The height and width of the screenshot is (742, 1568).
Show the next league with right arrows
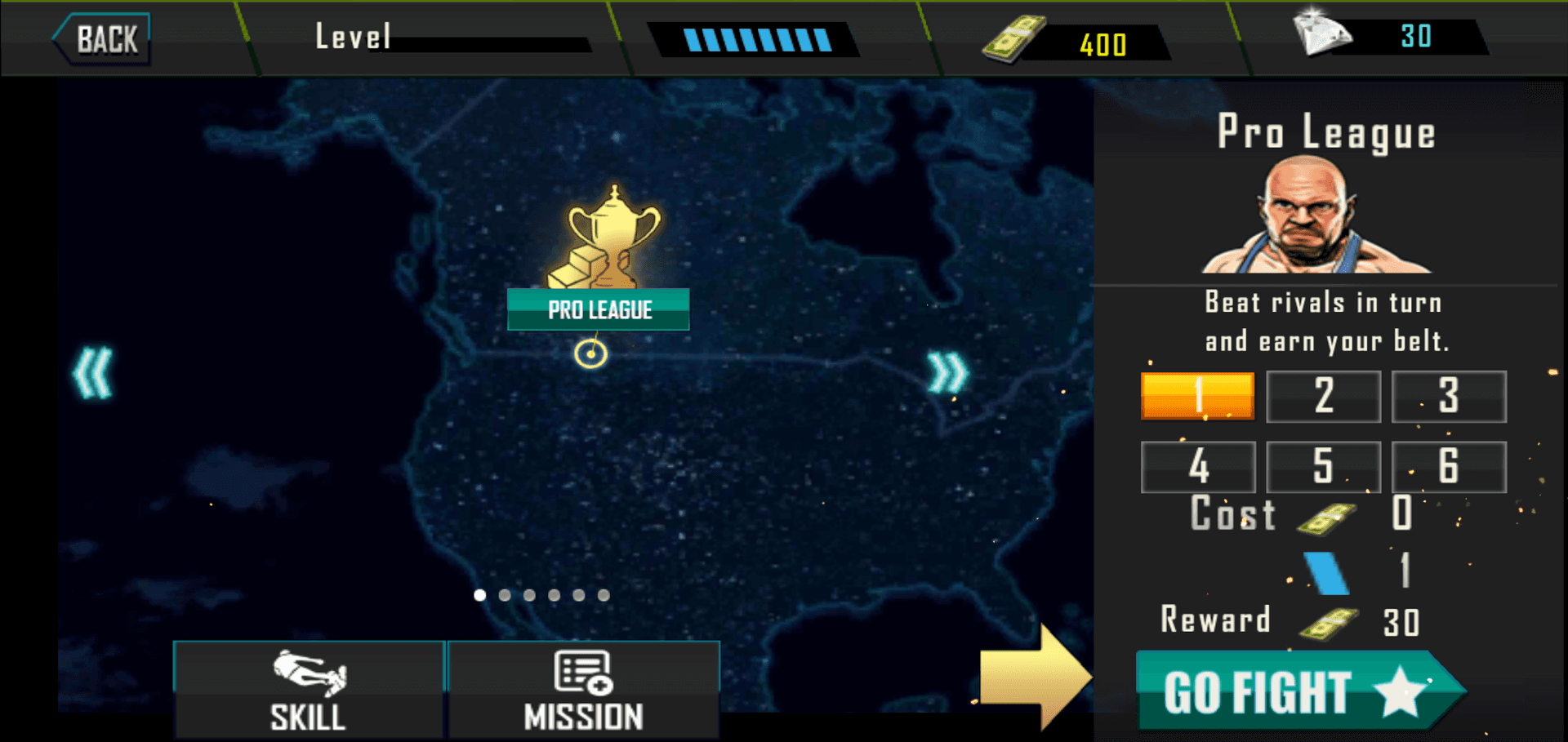click(947, 374)
